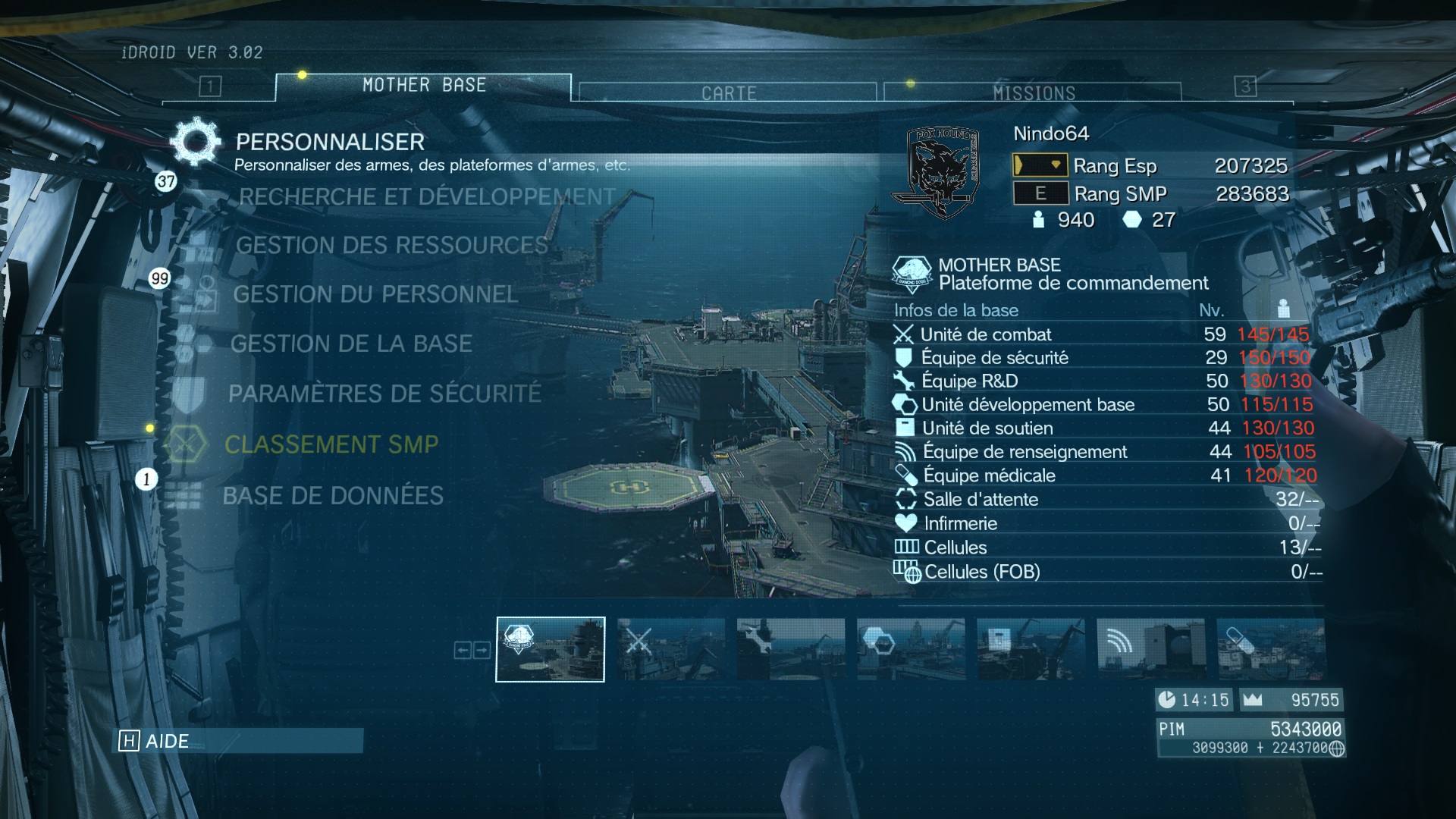Image resolution: width=1456 pixels, height=819 pixels.
Task: Choose the combat unit platform thumbnail
Action: point(670,649)
